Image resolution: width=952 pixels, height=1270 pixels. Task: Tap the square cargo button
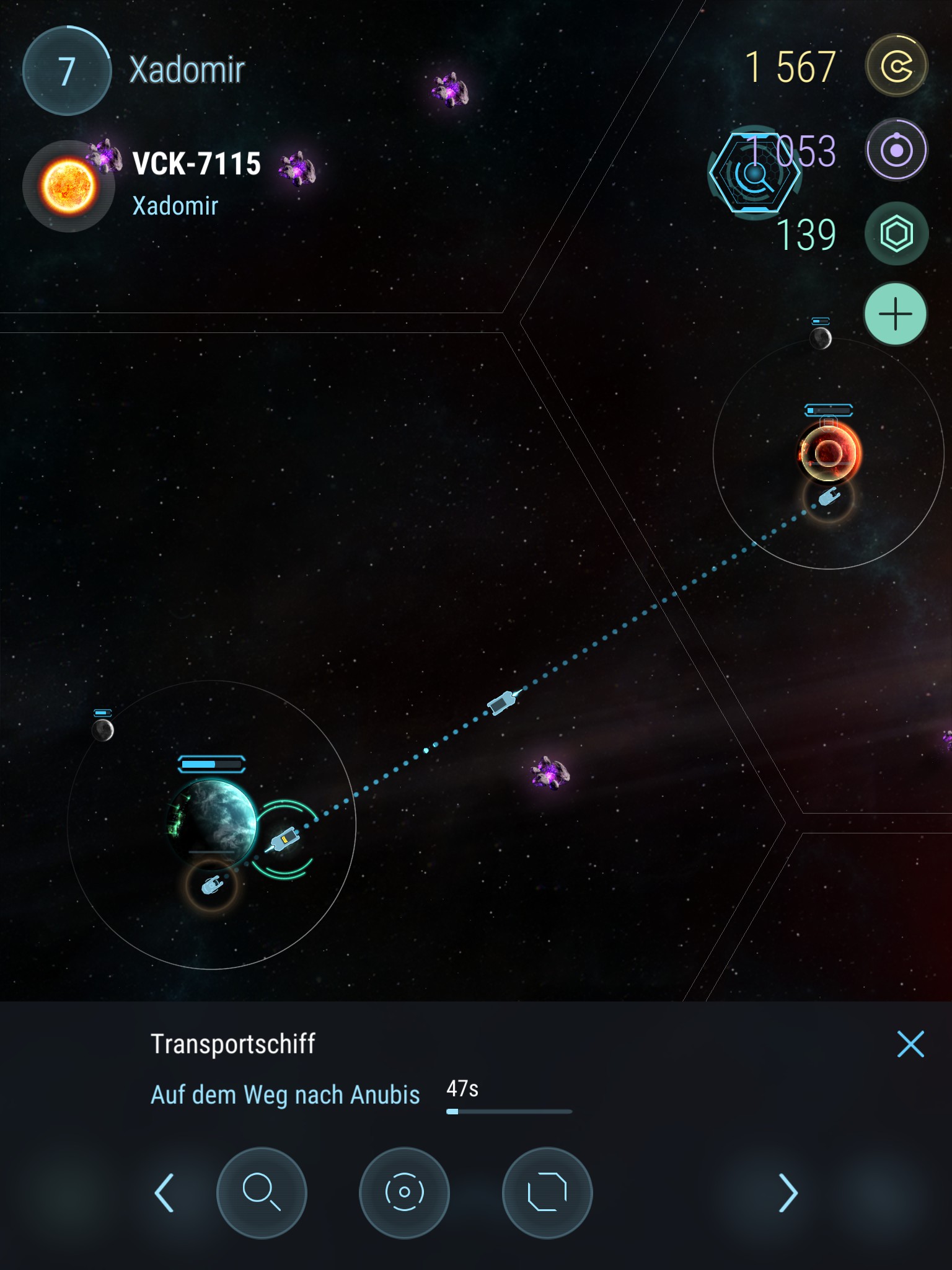click(x=547, y=1192)
